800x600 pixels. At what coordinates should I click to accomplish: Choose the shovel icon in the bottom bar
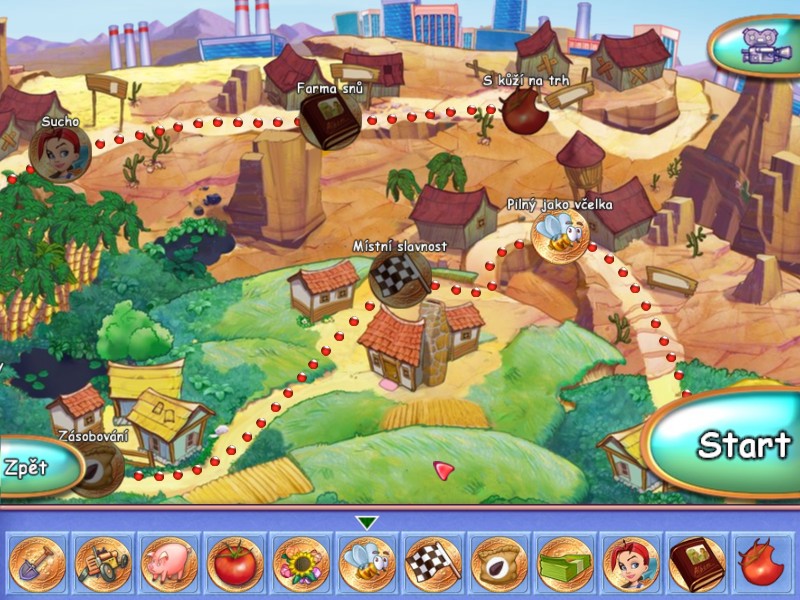click(x=37, y=561)
